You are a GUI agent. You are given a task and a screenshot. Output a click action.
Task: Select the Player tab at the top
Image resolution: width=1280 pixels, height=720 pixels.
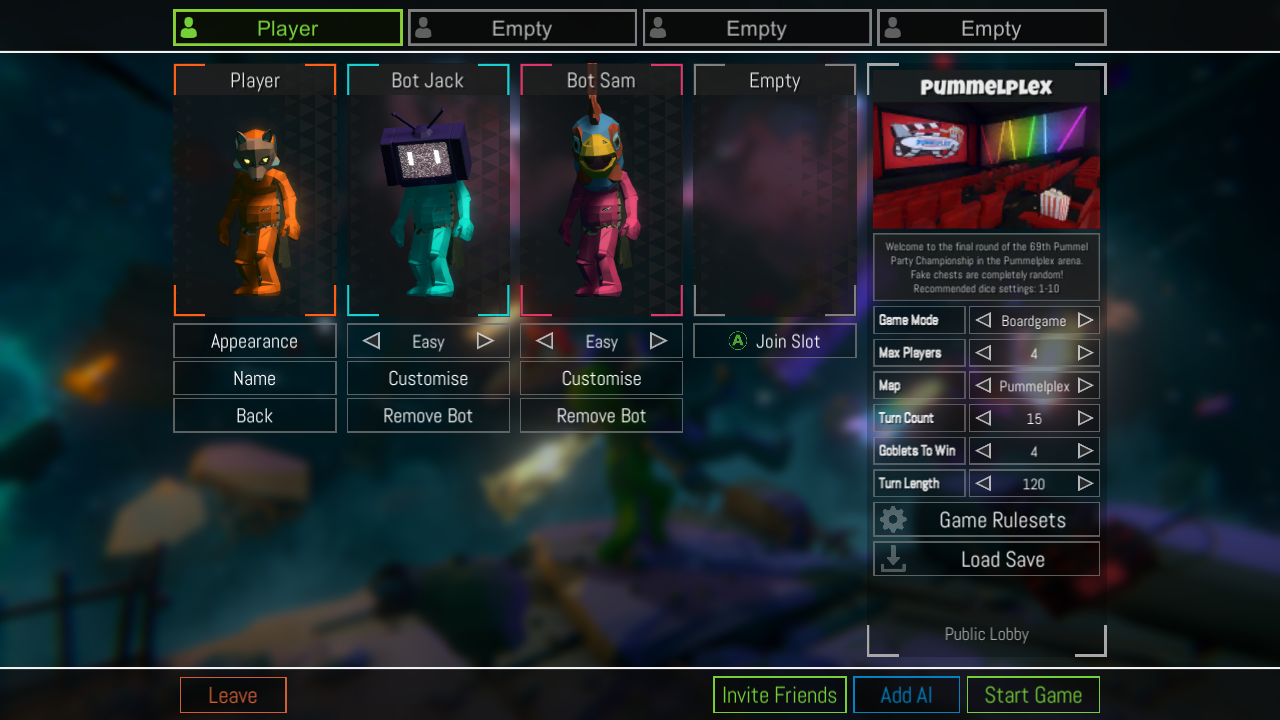[287, 27]
